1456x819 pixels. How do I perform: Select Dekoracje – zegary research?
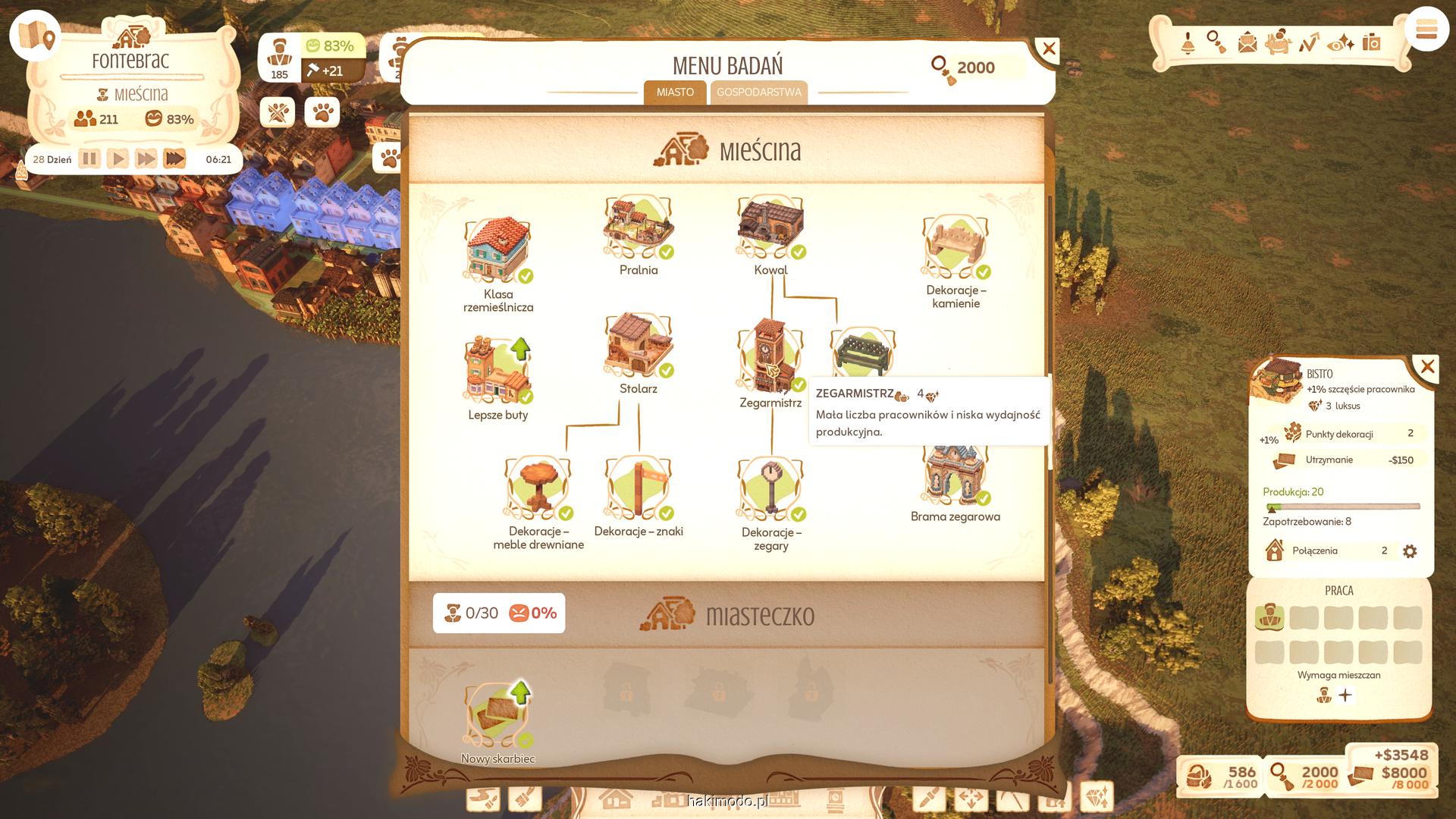pyautogui.click(x=770, y=489)
